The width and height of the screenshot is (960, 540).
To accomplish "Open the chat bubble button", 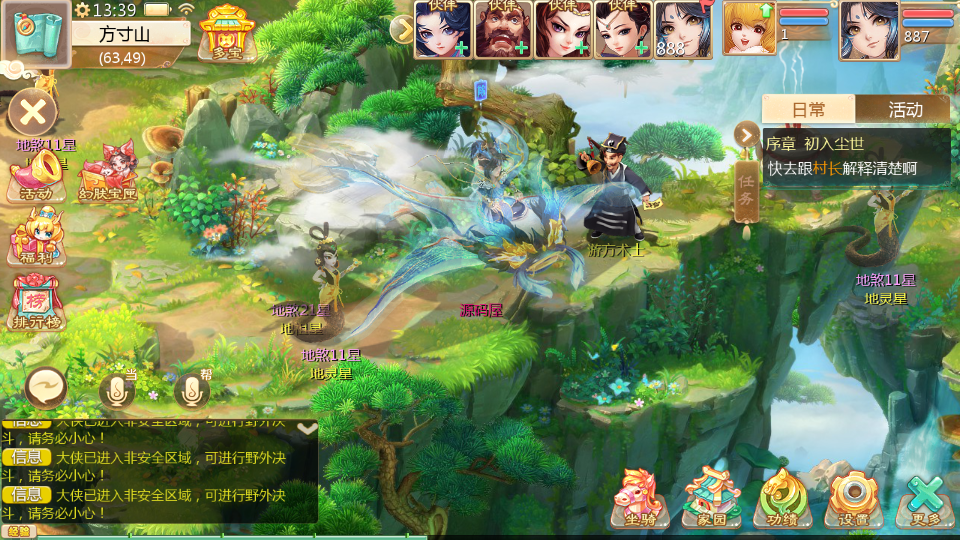I will [46, 385].
